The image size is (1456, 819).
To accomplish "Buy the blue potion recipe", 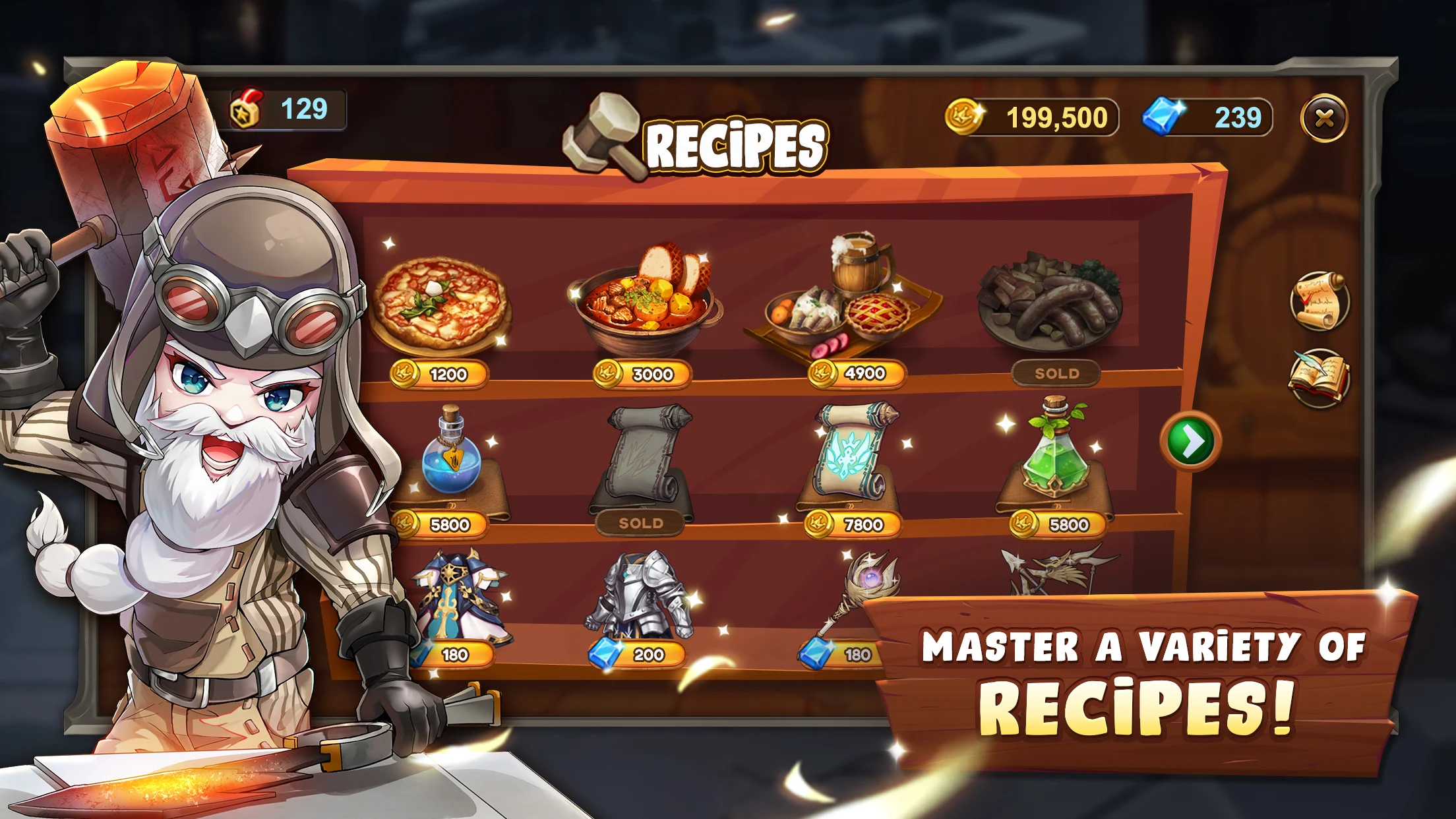I will (x=440, y=524).
